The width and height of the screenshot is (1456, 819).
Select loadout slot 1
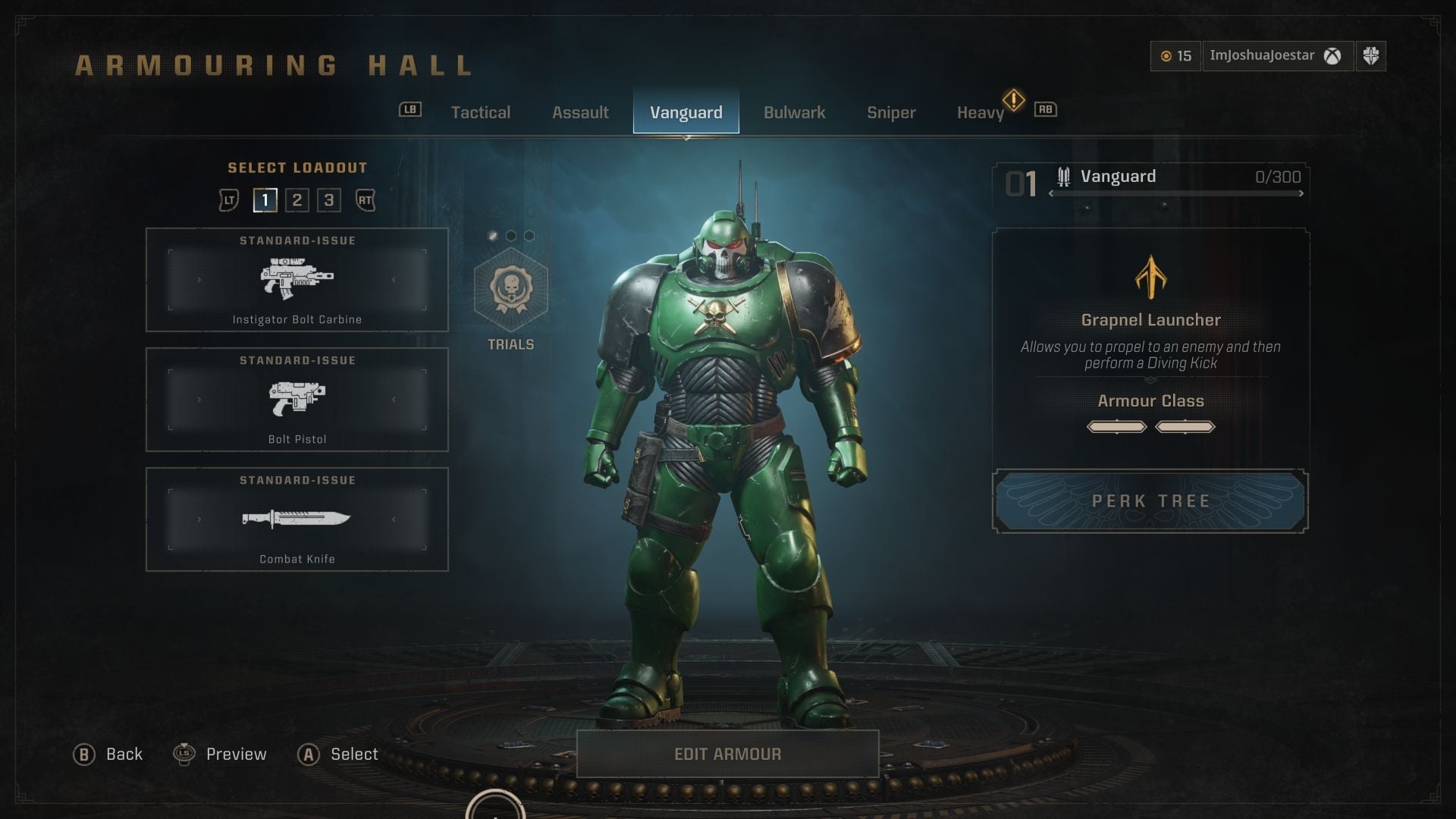pyautogui.click(x=265, y=200)
